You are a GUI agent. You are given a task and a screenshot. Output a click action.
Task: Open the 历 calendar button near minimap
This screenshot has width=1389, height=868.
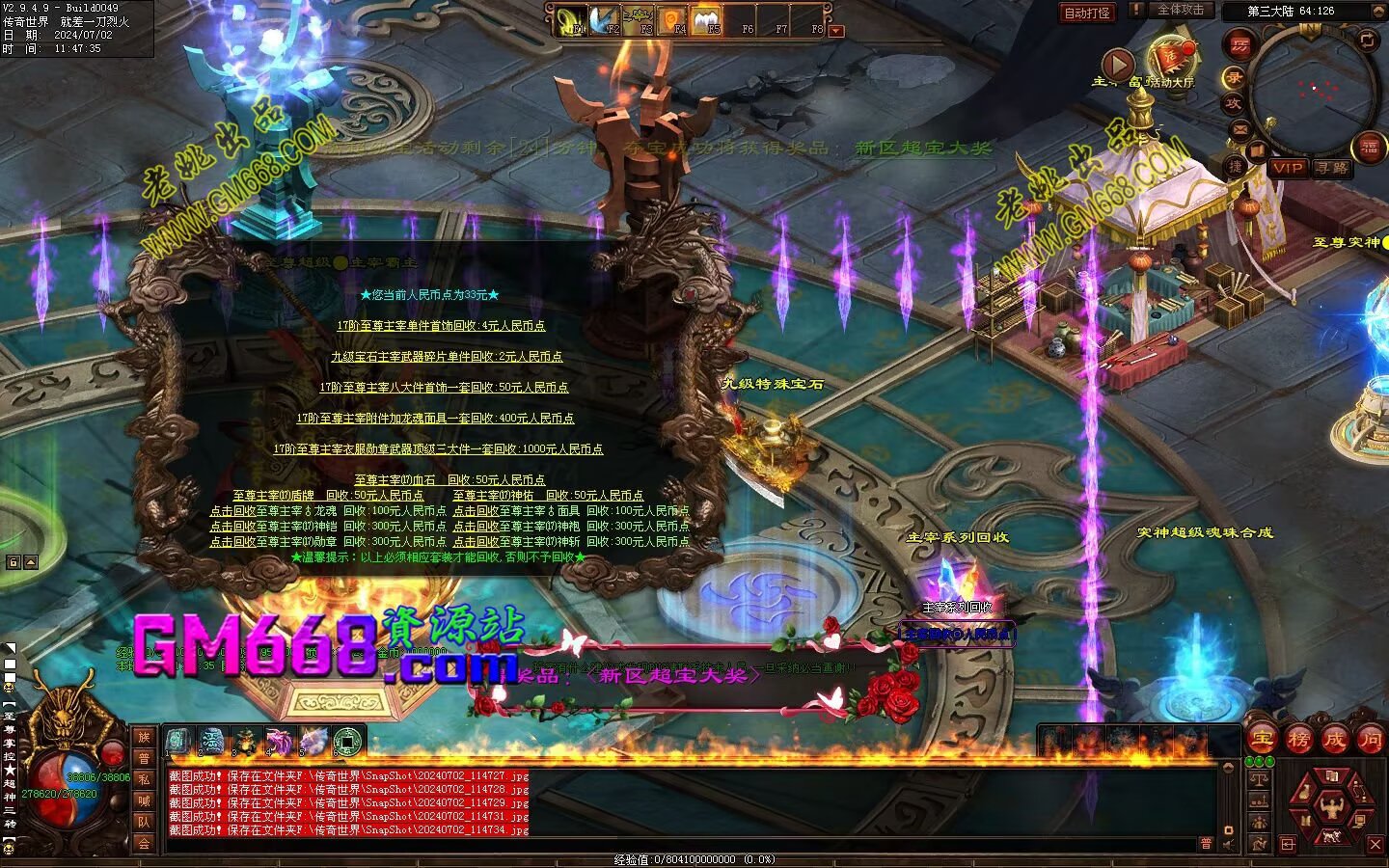tap(1239, 44)
